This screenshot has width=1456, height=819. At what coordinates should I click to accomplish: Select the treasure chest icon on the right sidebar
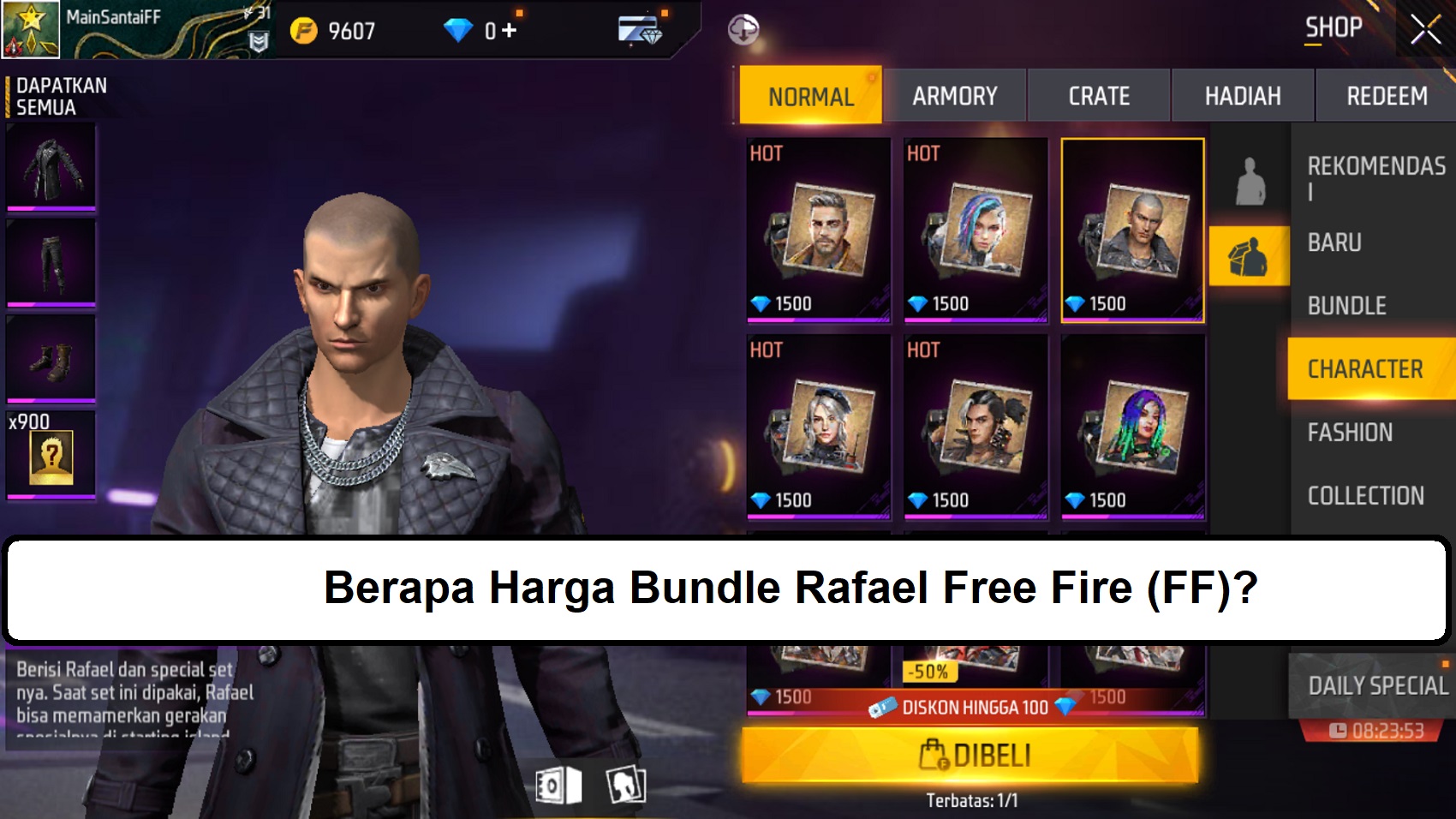coord(1248,255)
